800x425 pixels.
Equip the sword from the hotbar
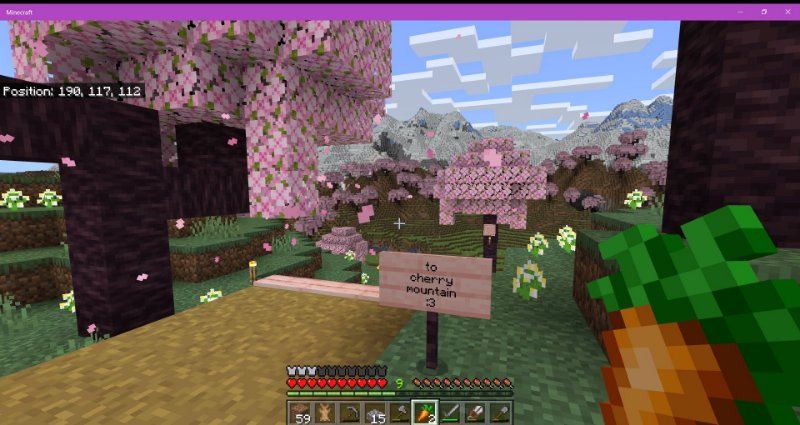[x=449, y=412]
